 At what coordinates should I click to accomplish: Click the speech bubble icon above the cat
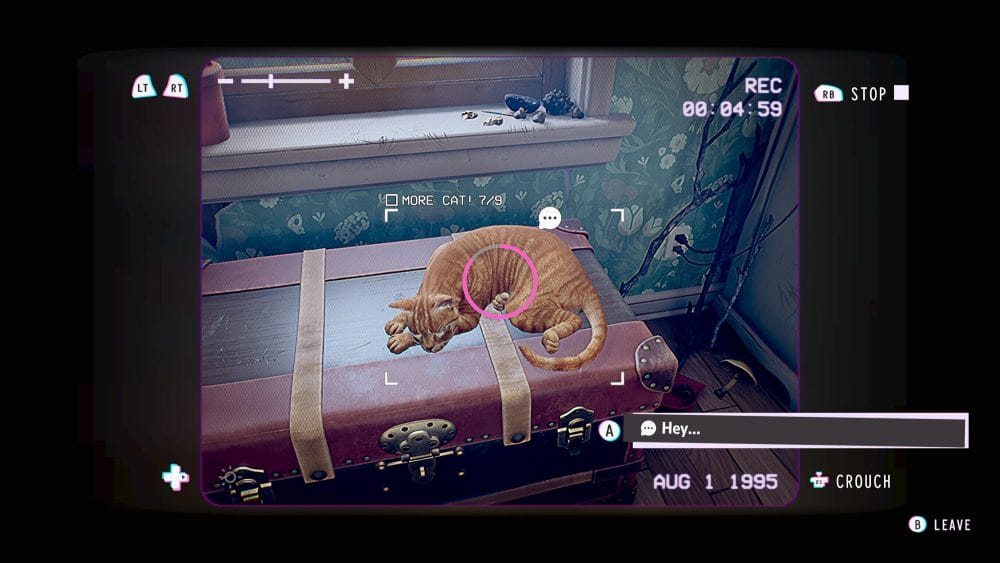coord(549,218)
